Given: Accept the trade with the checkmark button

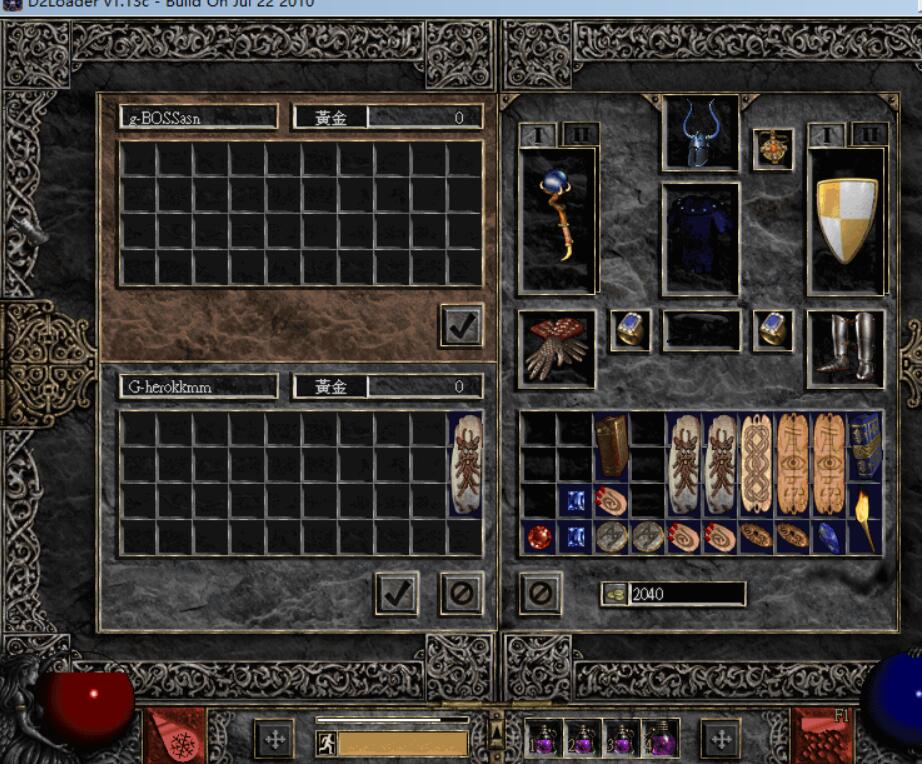Looking at the screenshot, I should tap(397, 594).
